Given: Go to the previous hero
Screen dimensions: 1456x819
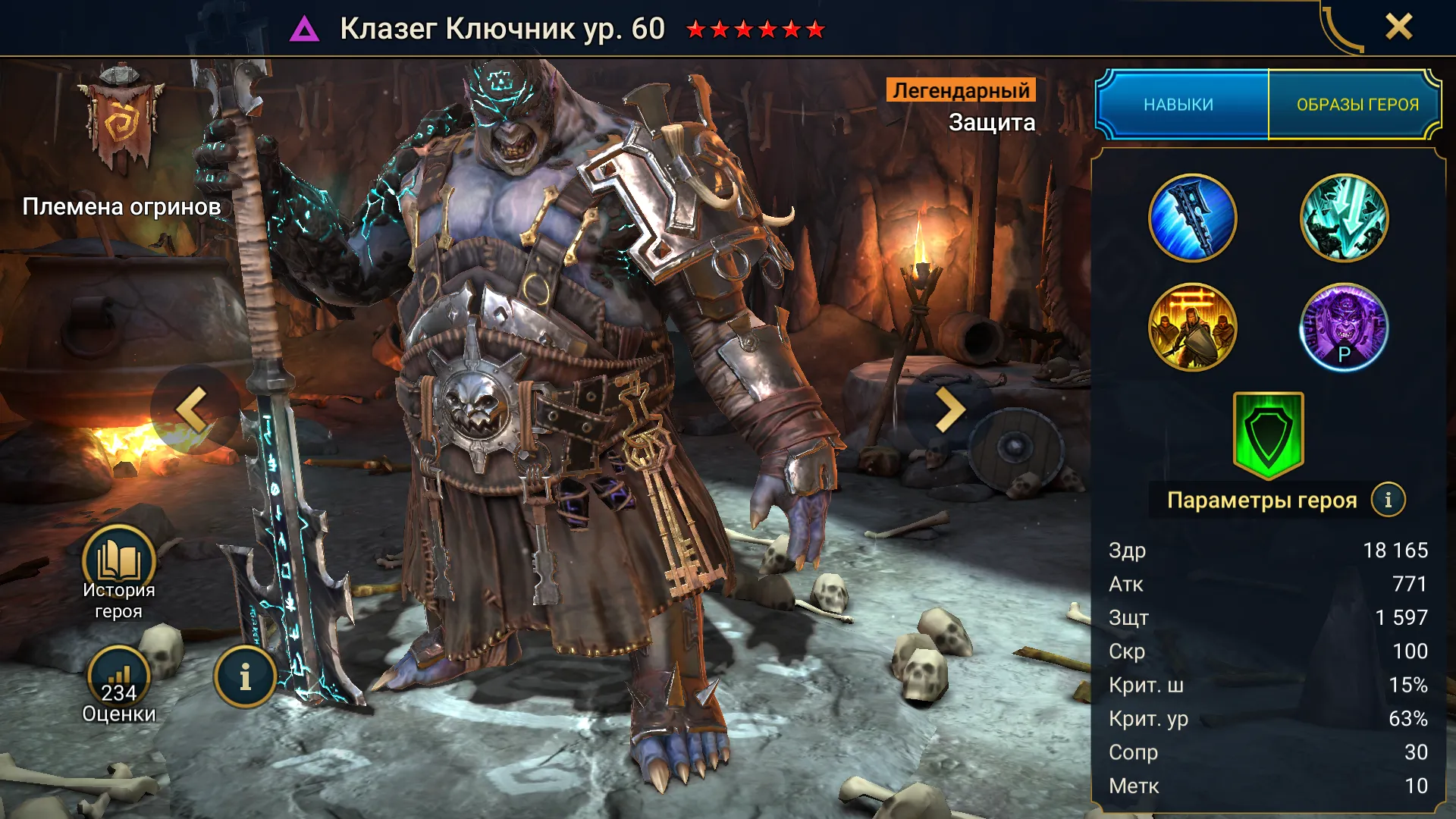Looking at the screenshot, I should (191, 409).
